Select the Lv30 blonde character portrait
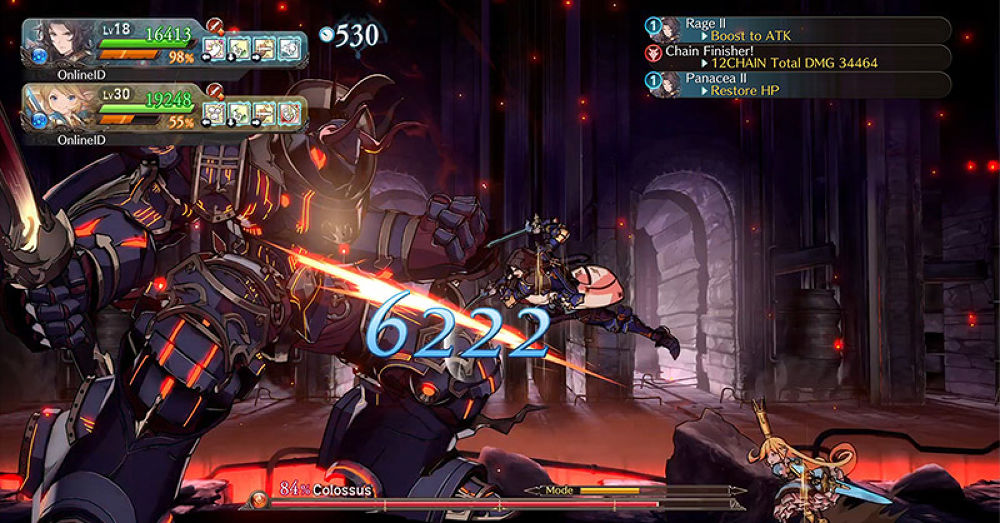 (x=62, y=108)
